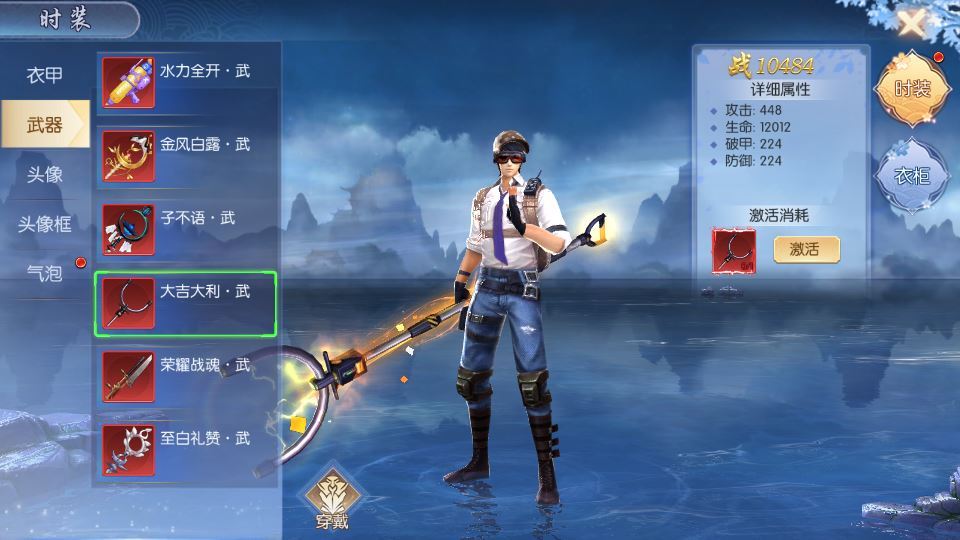Switch to the 头像框 tab
Screen dimensions: 960x540
pyautogui.click(x=45, y=223)
